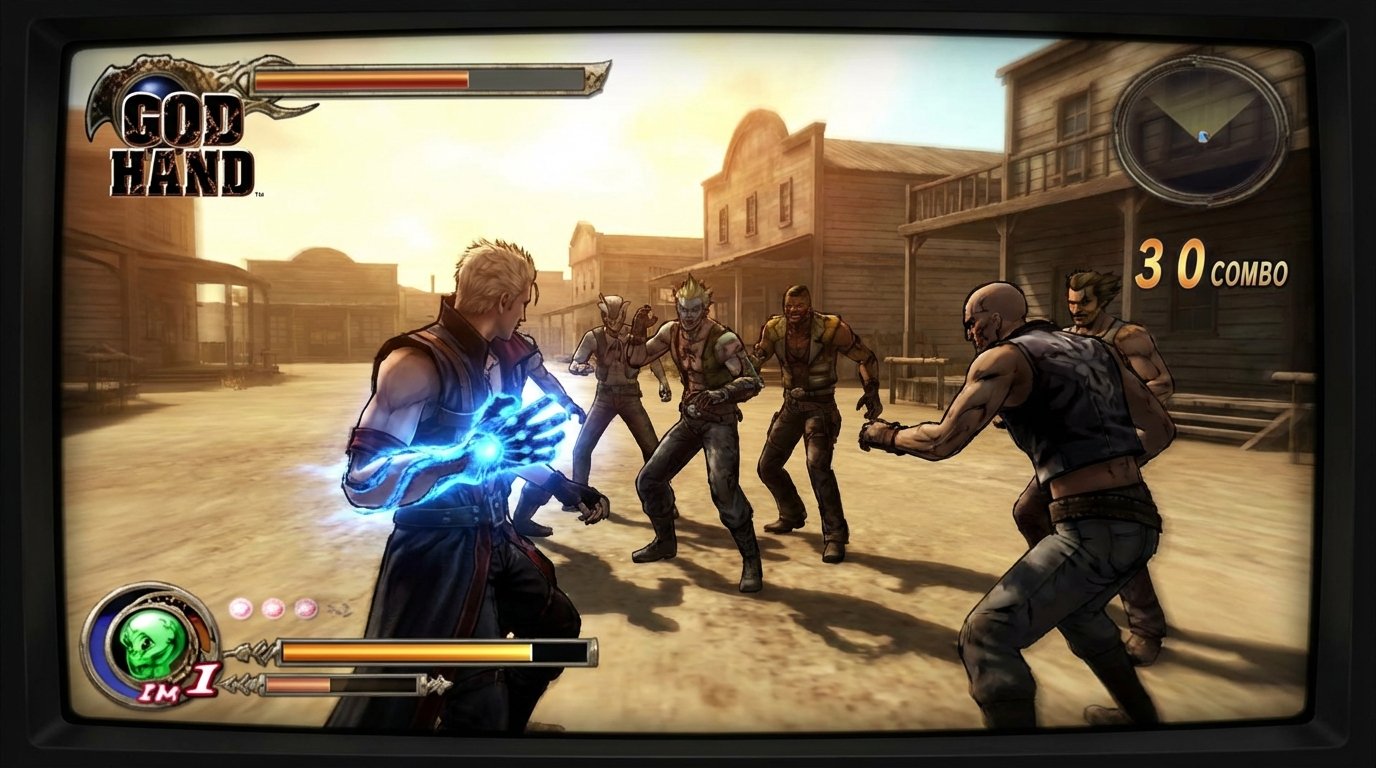The width and height of the screenshot is (1376, 768).
Task: Click the blue player marker inside the radar
Action: point(1203,136)
